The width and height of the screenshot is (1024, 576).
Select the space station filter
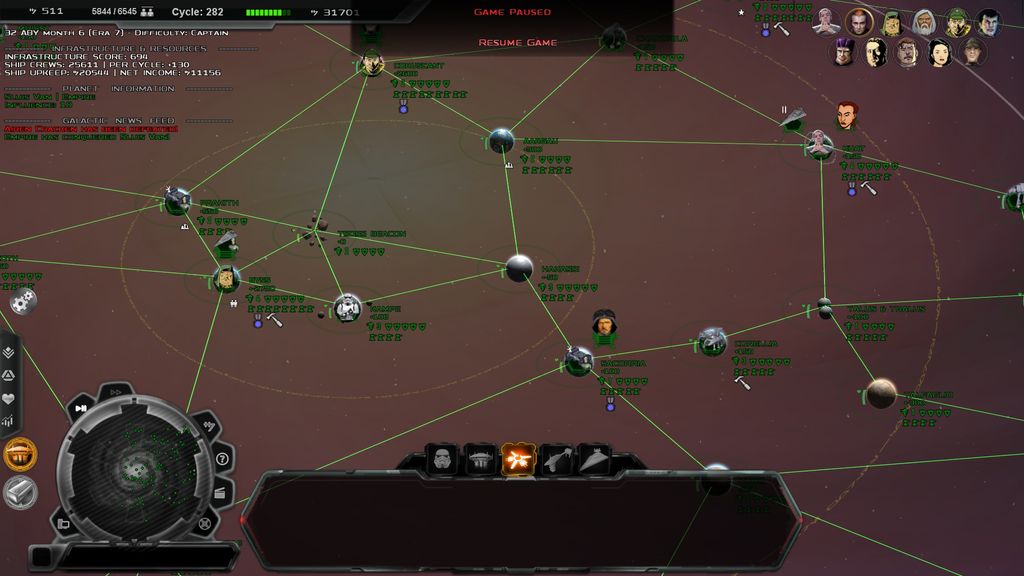tap(481, 460)
